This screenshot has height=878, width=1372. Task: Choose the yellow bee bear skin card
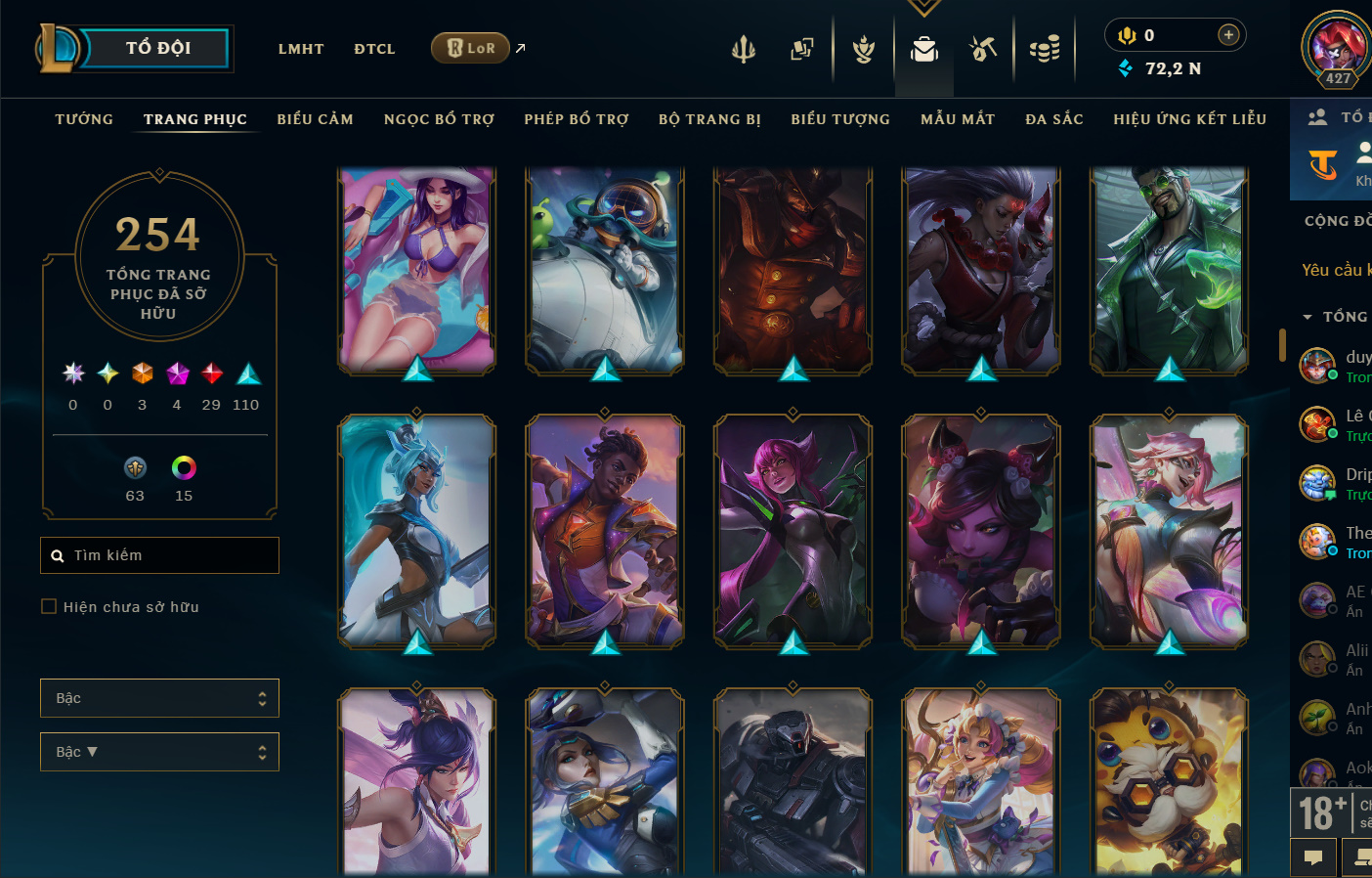pos(1169,780)
